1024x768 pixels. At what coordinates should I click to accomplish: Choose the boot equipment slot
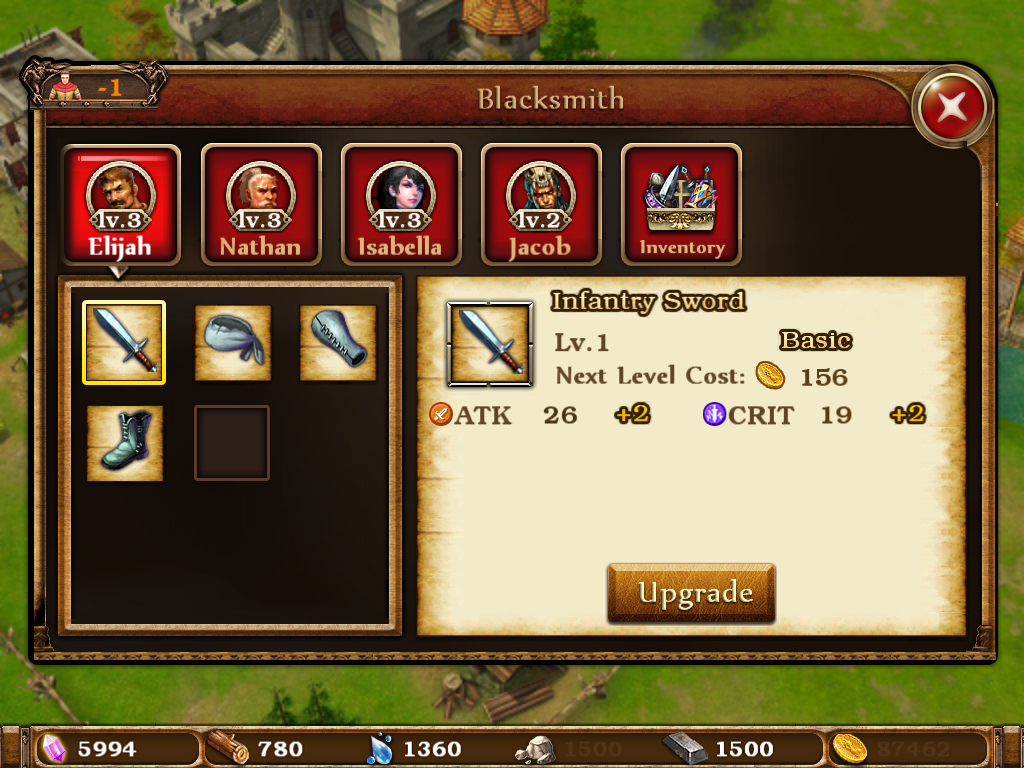point(124,443)
